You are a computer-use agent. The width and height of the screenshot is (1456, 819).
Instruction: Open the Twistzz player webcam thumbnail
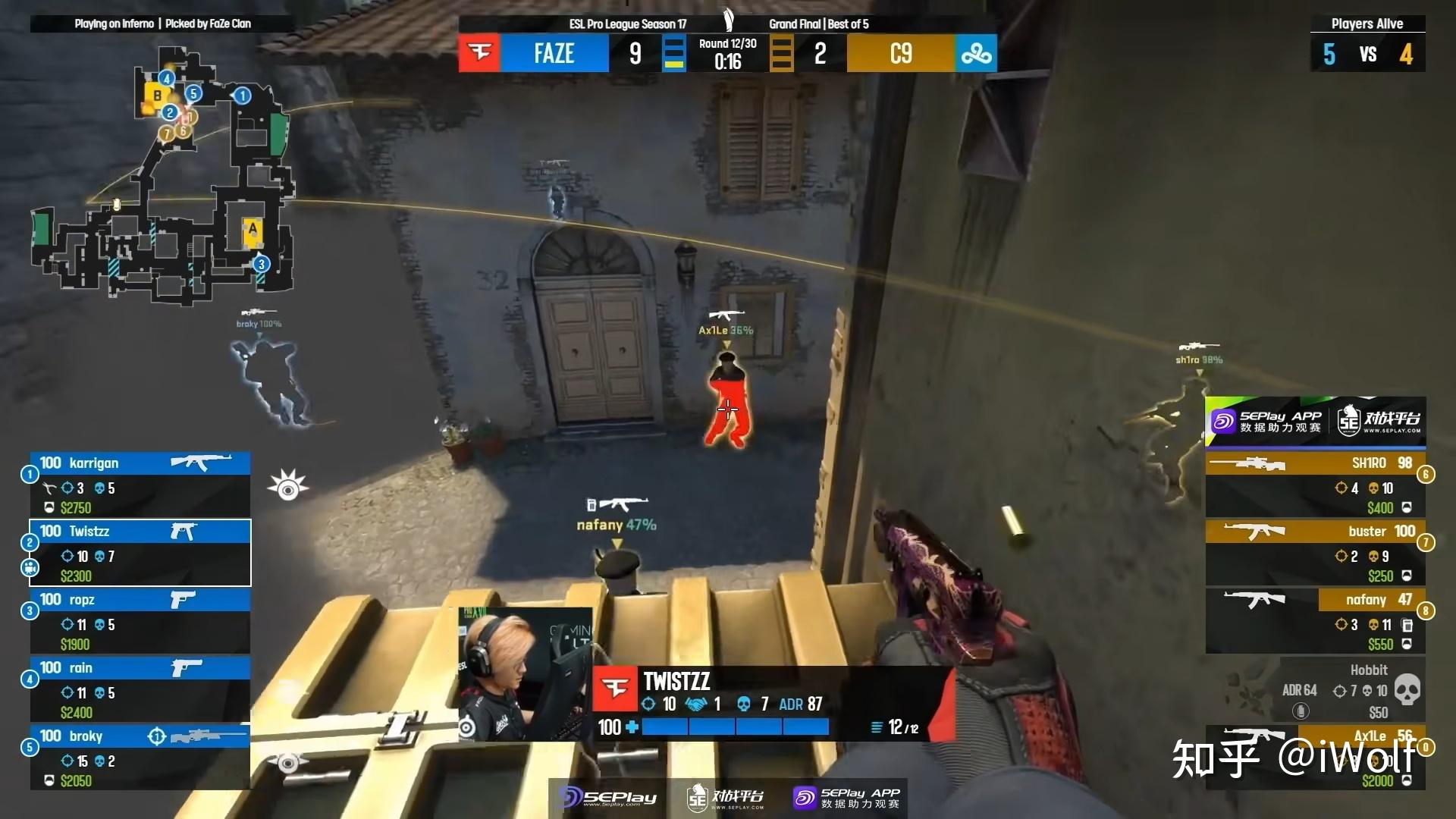(x=525, y=673)
